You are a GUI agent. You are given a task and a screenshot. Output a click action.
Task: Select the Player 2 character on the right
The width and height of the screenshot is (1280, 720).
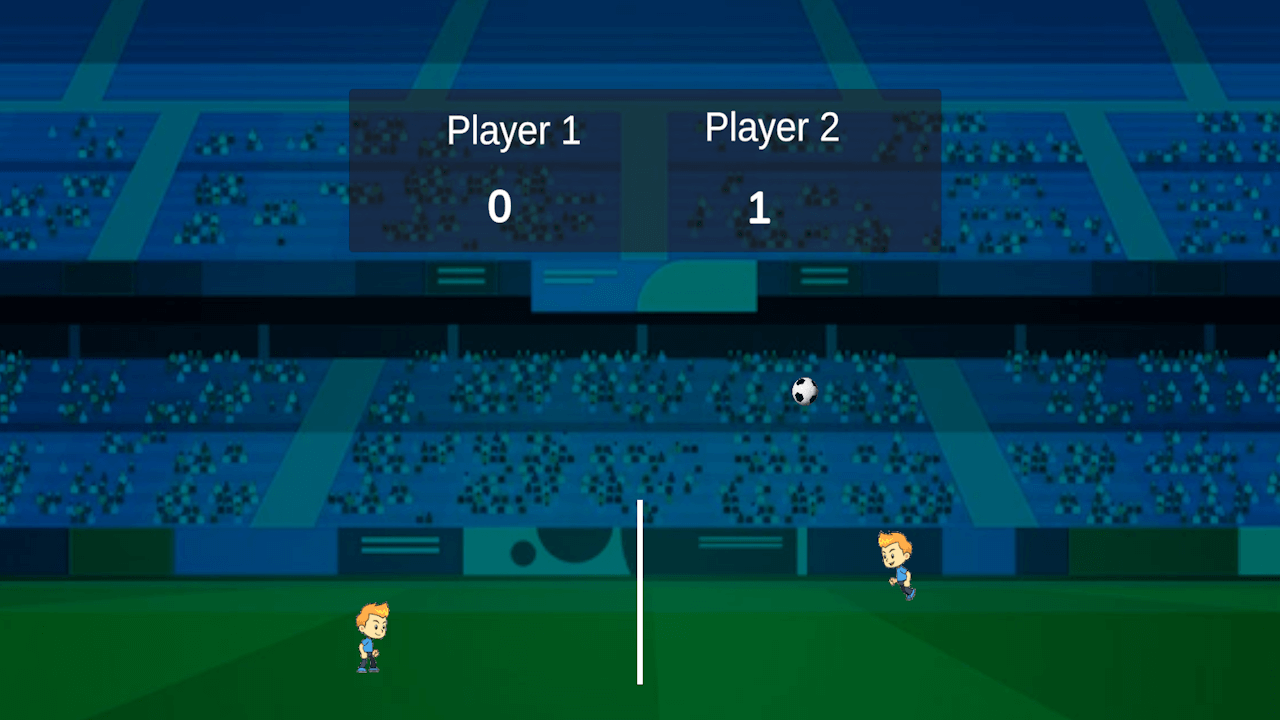[x=894, y=563]
